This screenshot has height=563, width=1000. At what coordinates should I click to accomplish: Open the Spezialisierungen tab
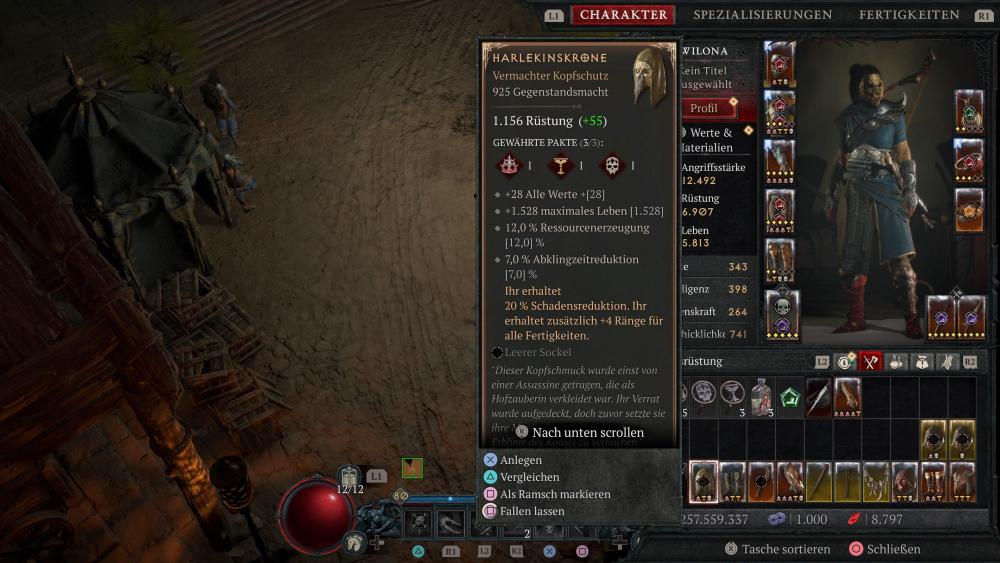(x=762, y=15)
